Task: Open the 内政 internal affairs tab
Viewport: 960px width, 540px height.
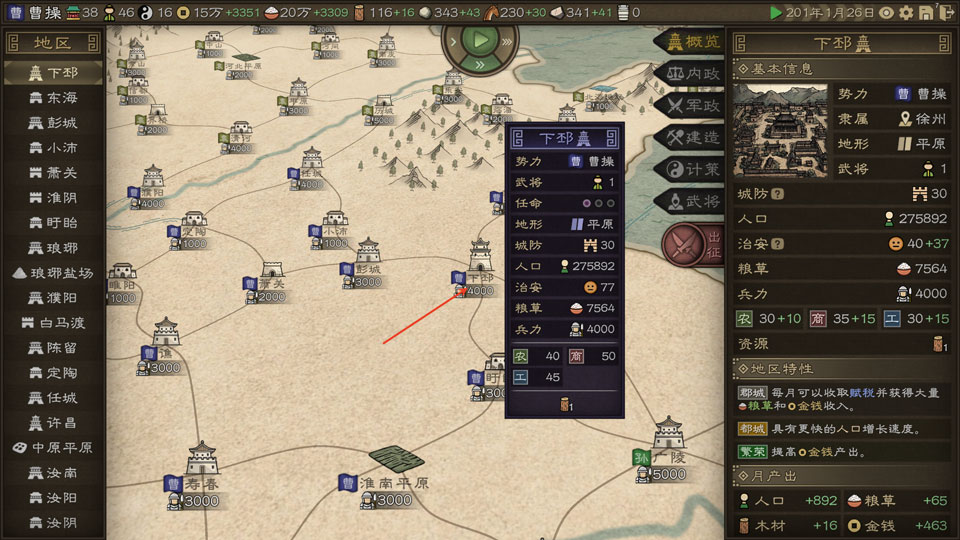Action: 689,73
